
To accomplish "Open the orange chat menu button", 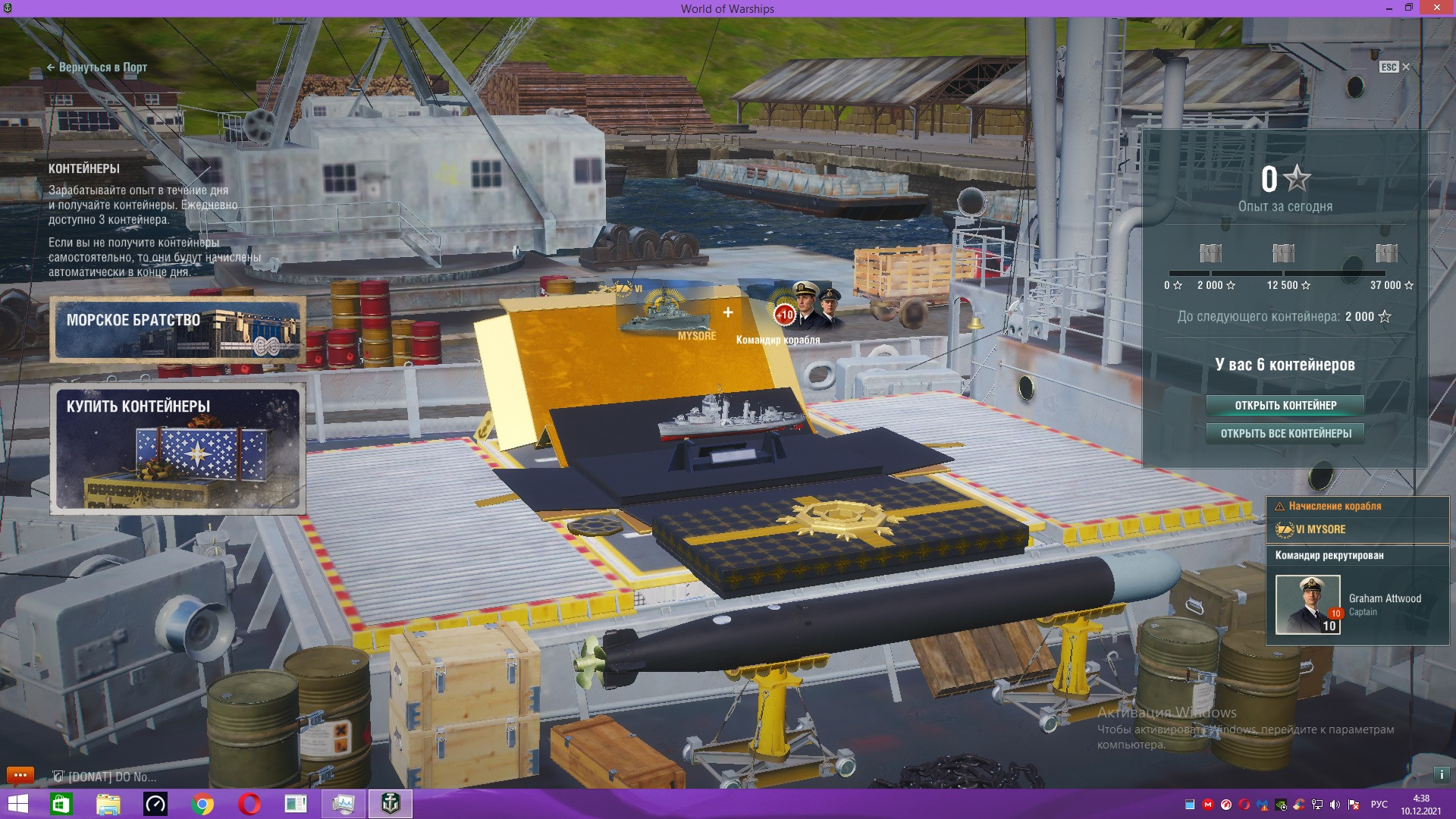I will pos(20,775).
